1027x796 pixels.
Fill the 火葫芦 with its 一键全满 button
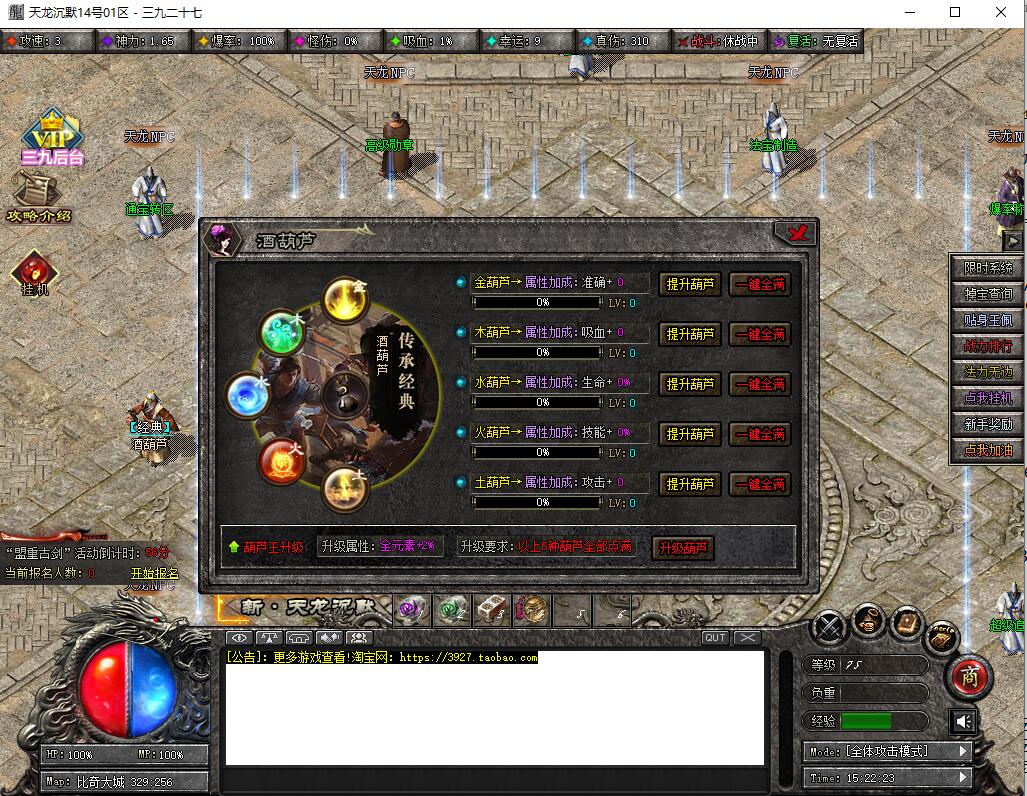pos(760,434)
